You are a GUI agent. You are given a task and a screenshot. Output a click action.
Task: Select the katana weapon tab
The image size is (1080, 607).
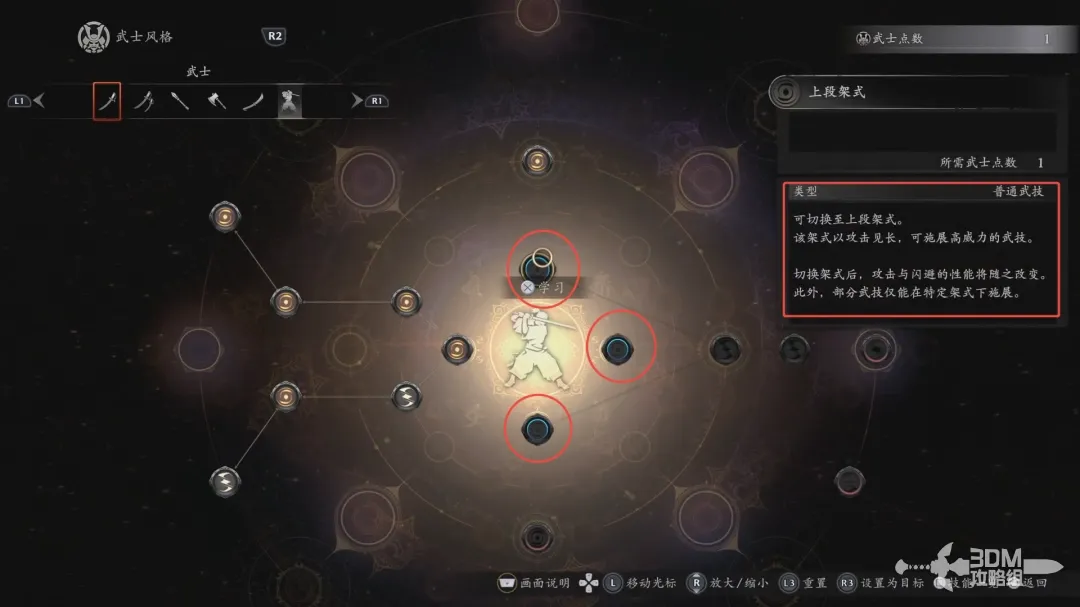tap(107, 101)
